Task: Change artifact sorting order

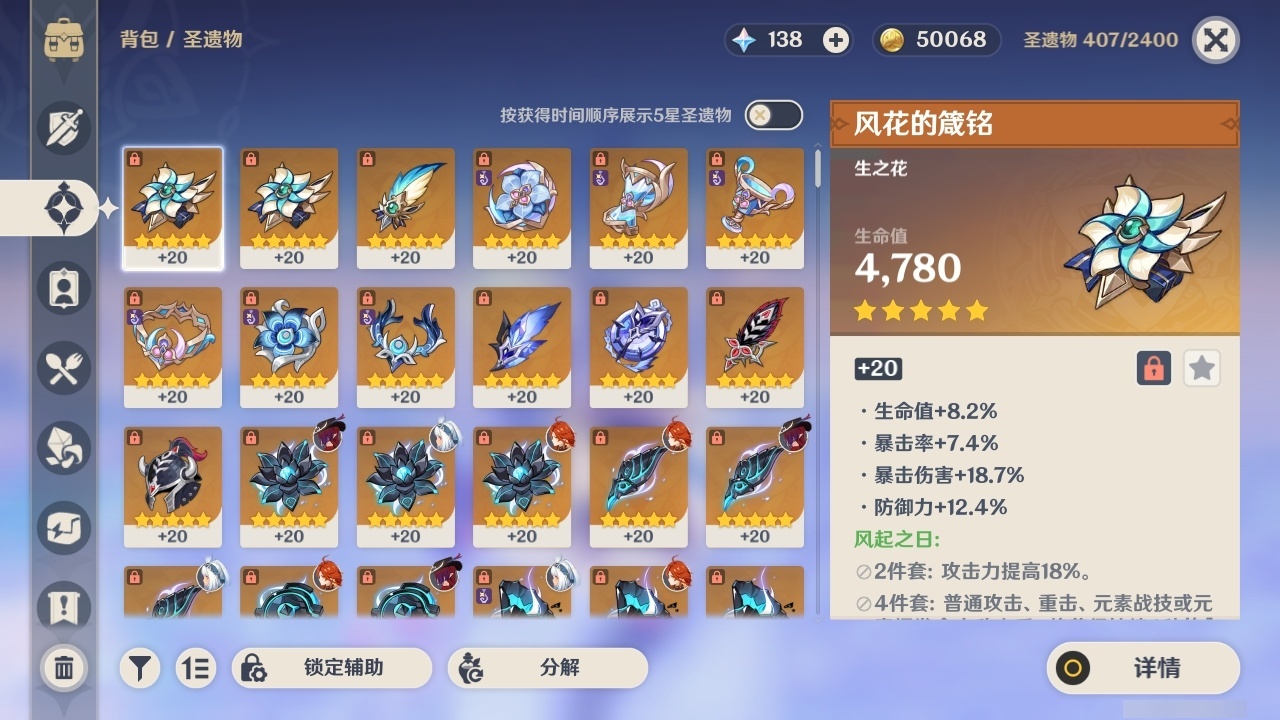Action: 196,668
